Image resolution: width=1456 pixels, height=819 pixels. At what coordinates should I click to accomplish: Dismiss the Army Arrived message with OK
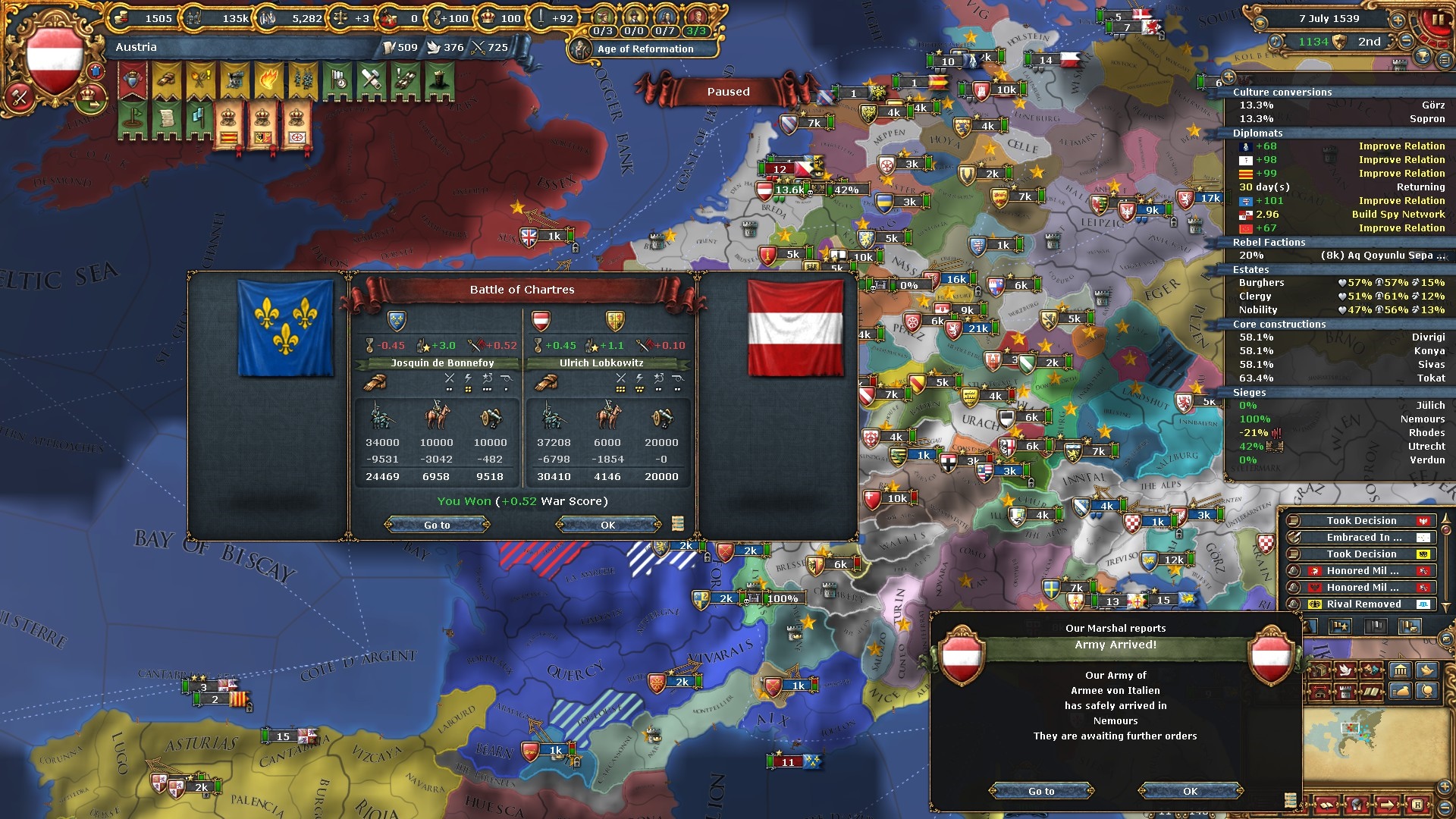1190,791
